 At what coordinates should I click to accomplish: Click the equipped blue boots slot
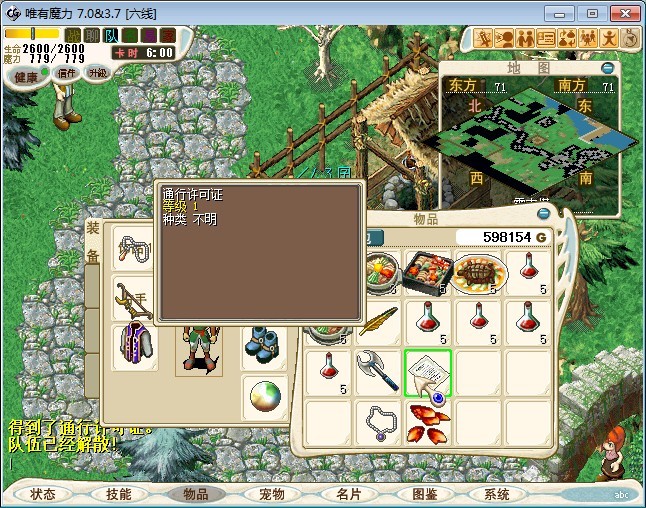pyautogui.click(x=264, y=343)
